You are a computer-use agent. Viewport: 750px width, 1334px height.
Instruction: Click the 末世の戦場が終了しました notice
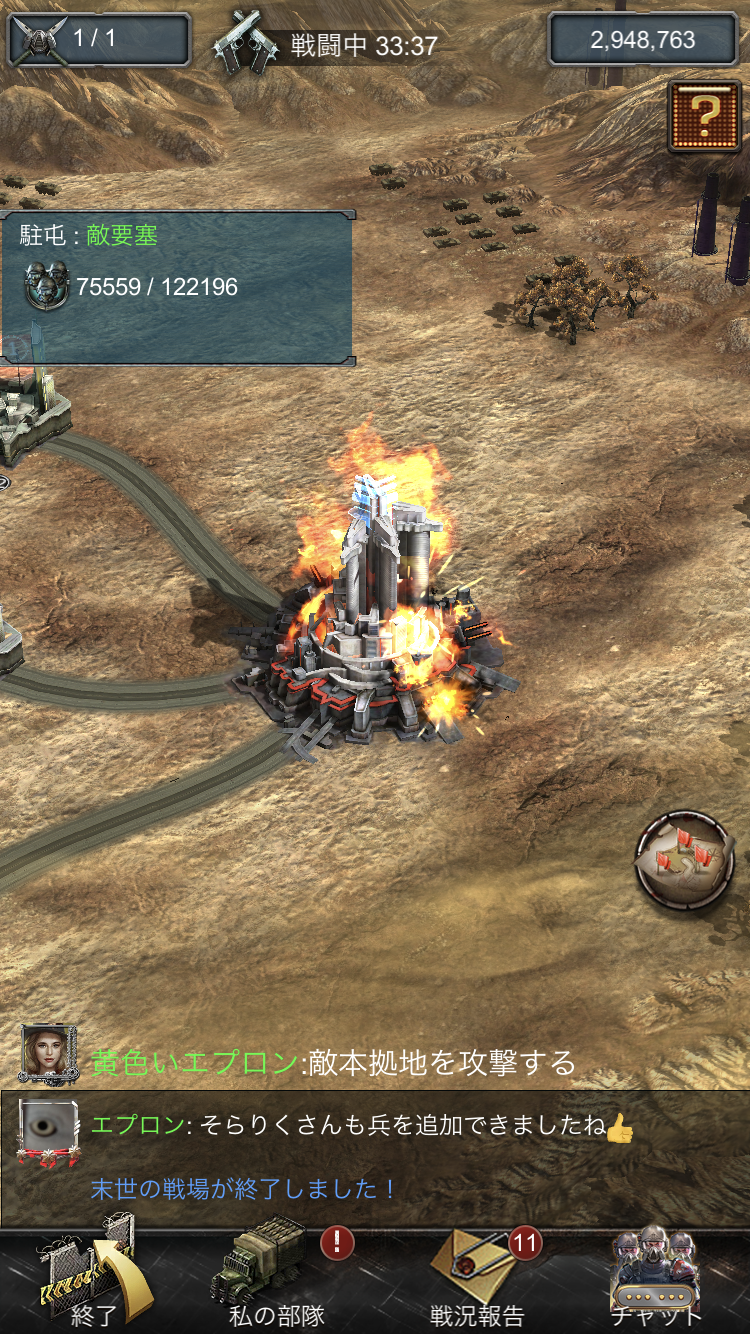pyautogui.click(x=244, y=1189)
